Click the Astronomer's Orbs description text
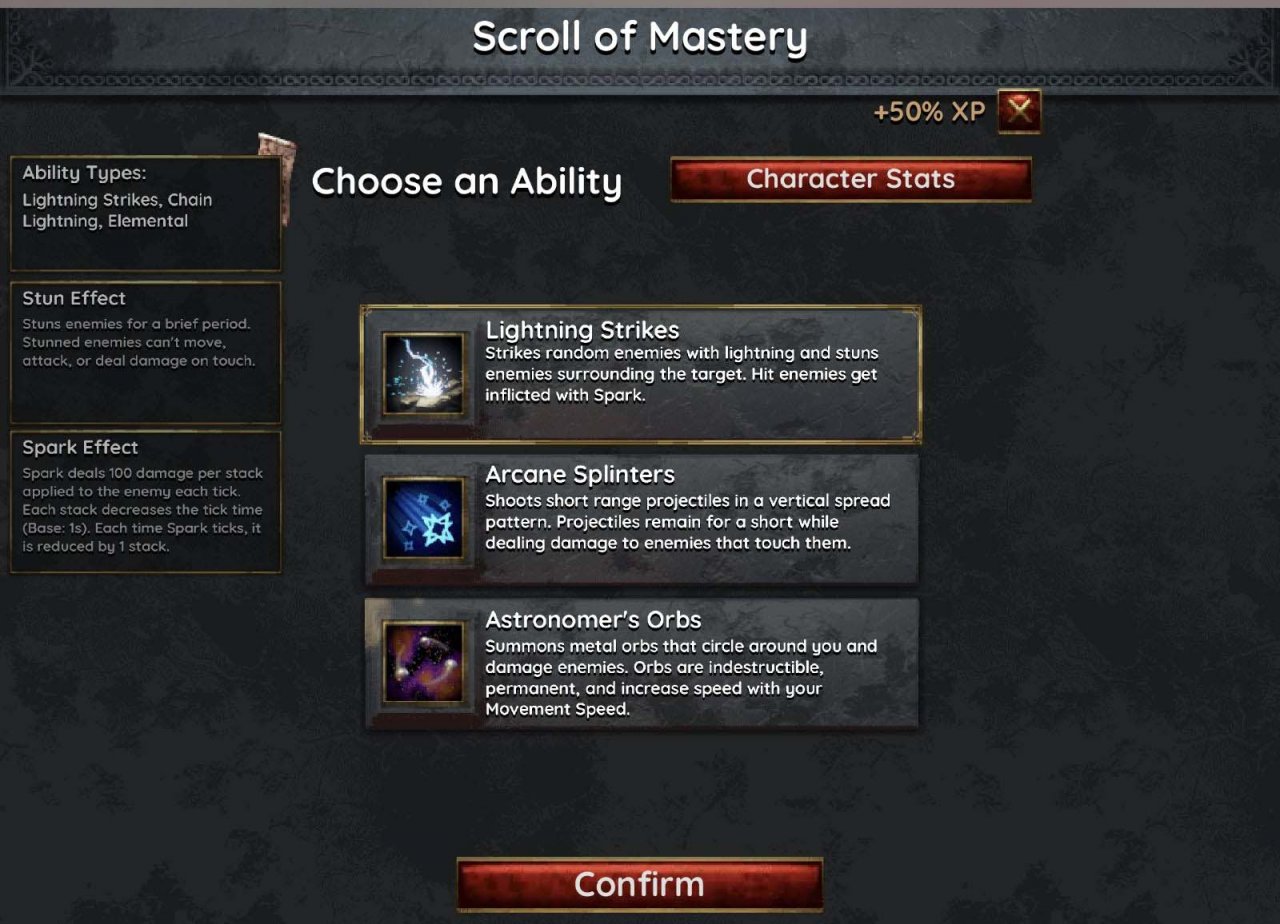1280x924 pixels. [682, 677]
